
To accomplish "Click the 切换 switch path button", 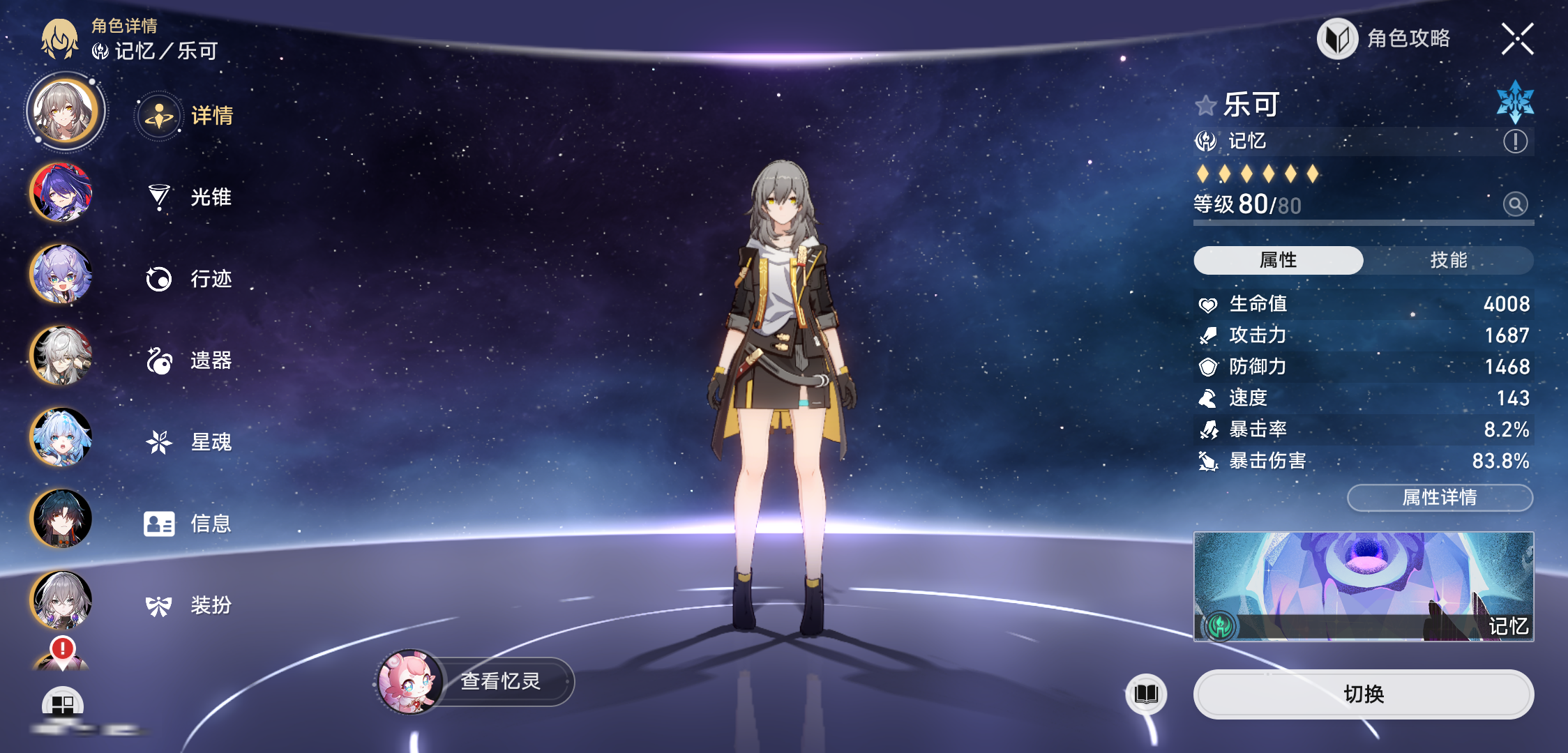I will pos(1363,694).
